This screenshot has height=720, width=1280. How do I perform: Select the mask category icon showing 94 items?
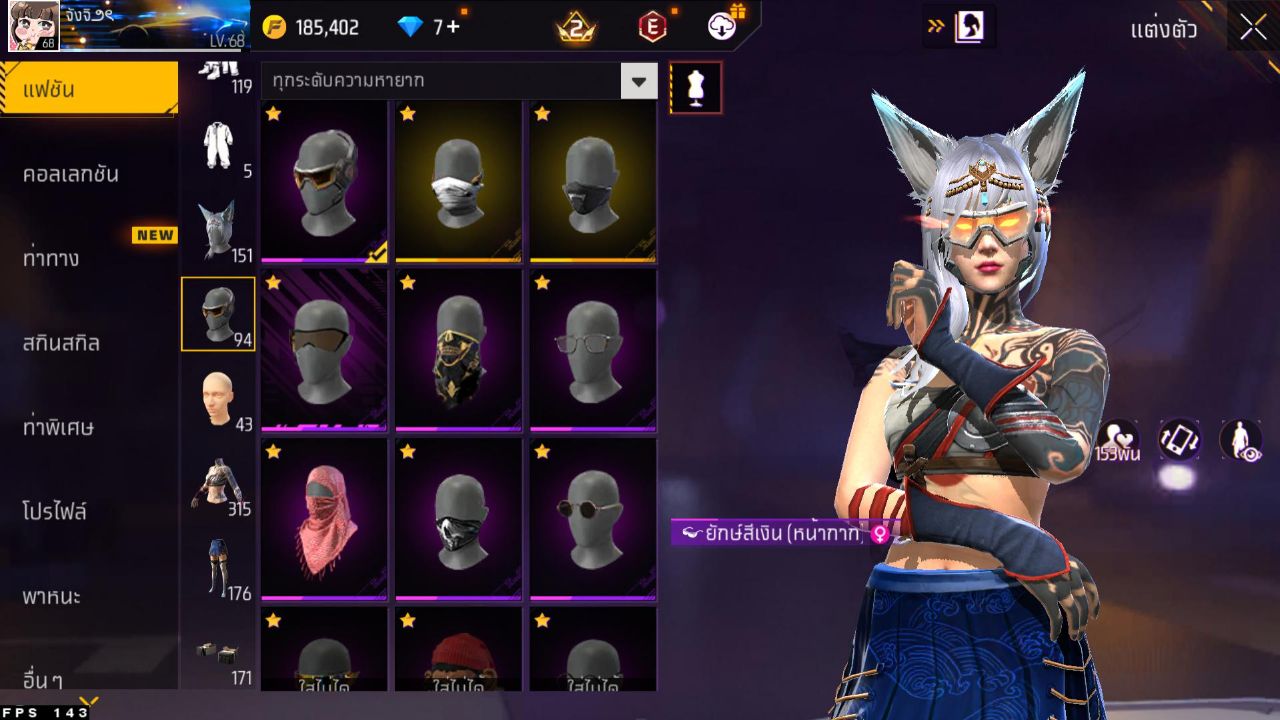click(218, 312)
